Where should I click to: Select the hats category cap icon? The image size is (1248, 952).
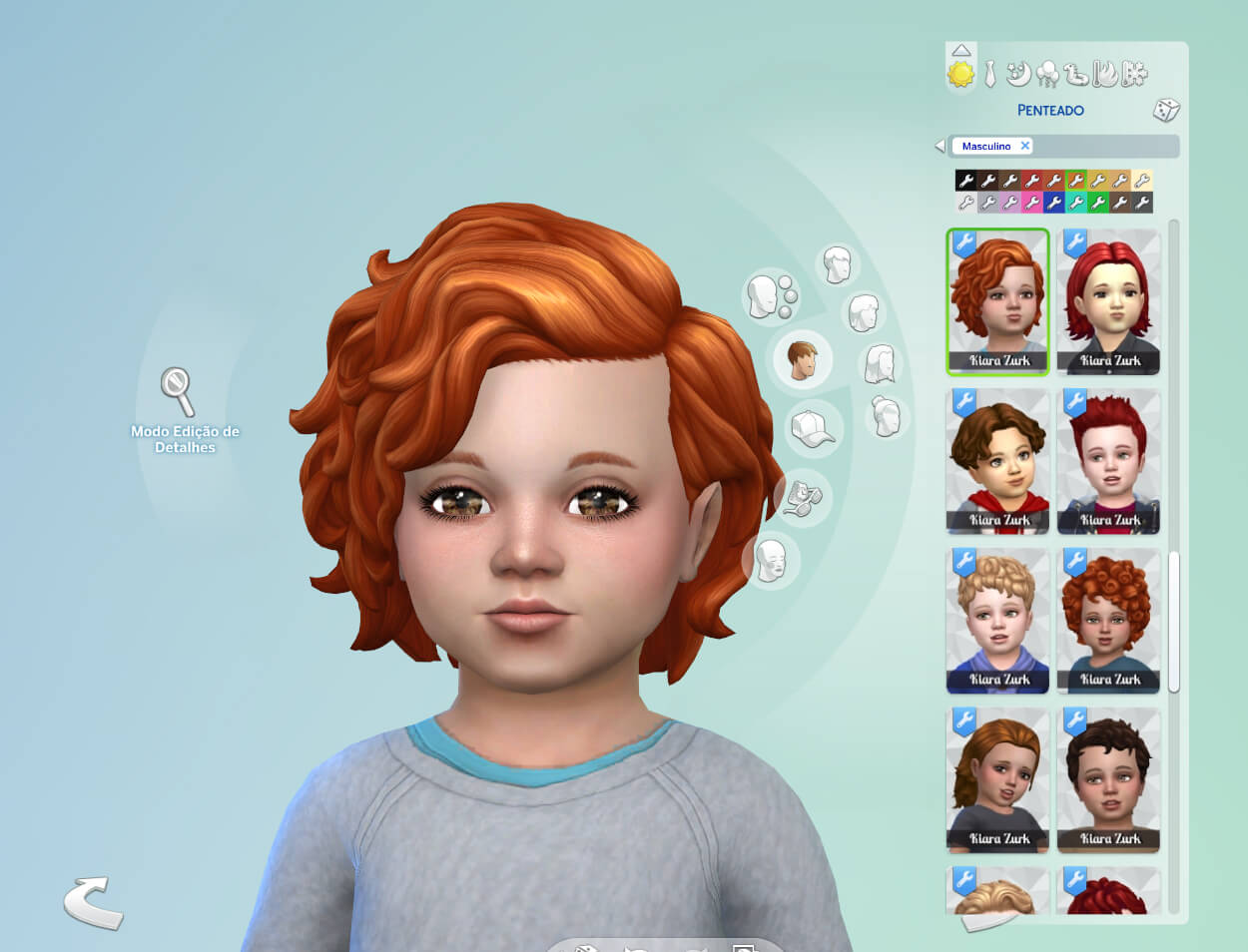click(813, 429)
